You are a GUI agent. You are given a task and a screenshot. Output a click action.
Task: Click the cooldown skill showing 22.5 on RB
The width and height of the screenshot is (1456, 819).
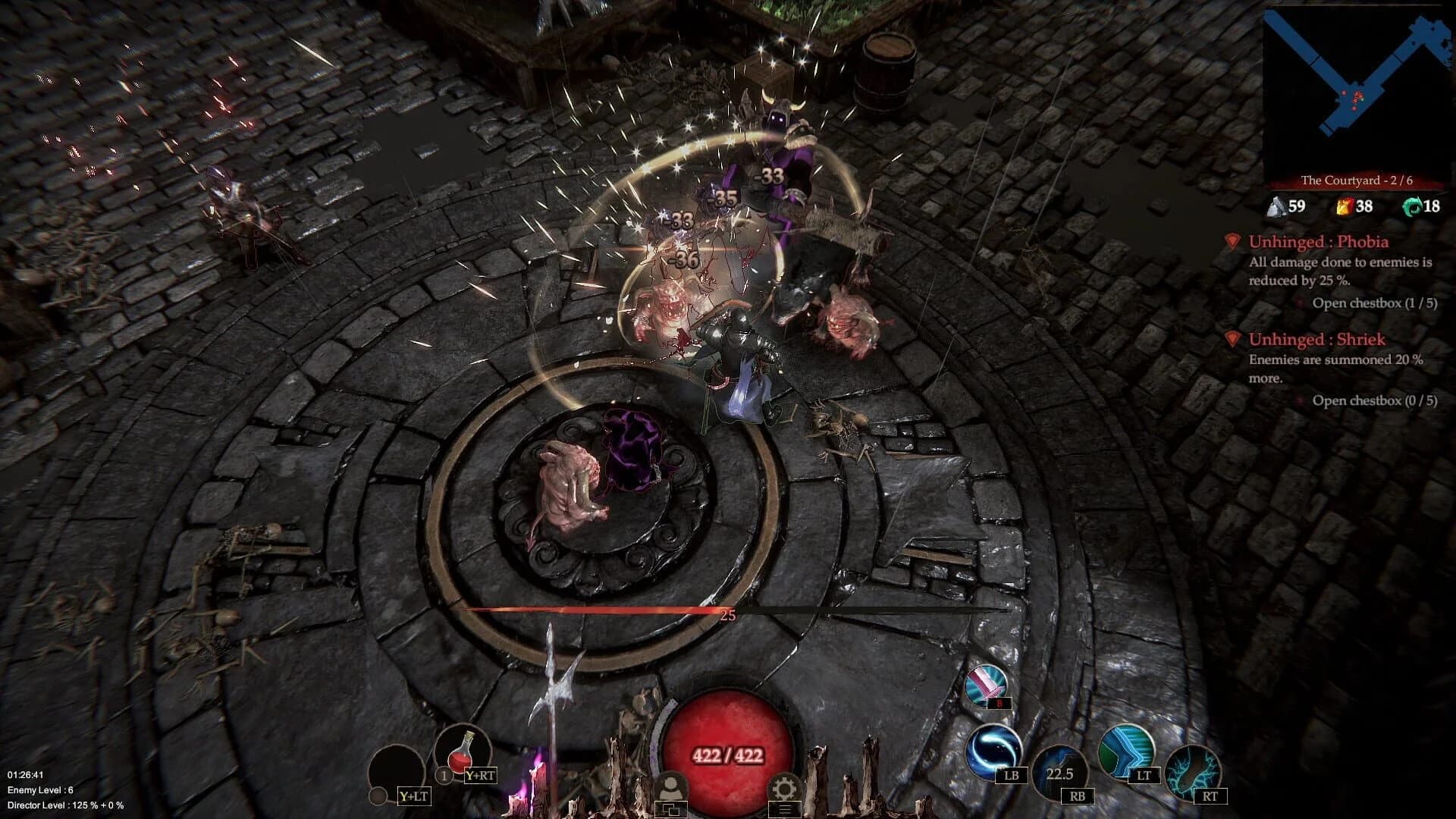(1059, 774)
